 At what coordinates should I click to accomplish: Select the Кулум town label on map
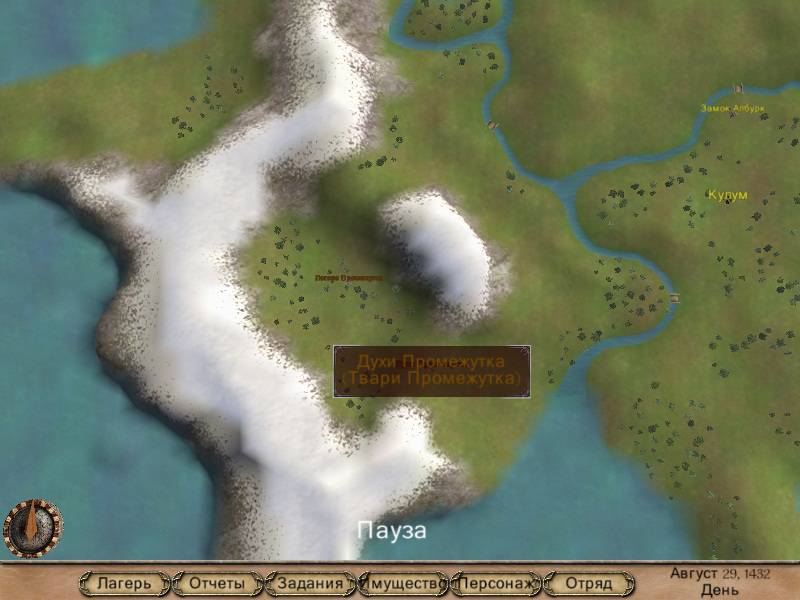point(727,194)
